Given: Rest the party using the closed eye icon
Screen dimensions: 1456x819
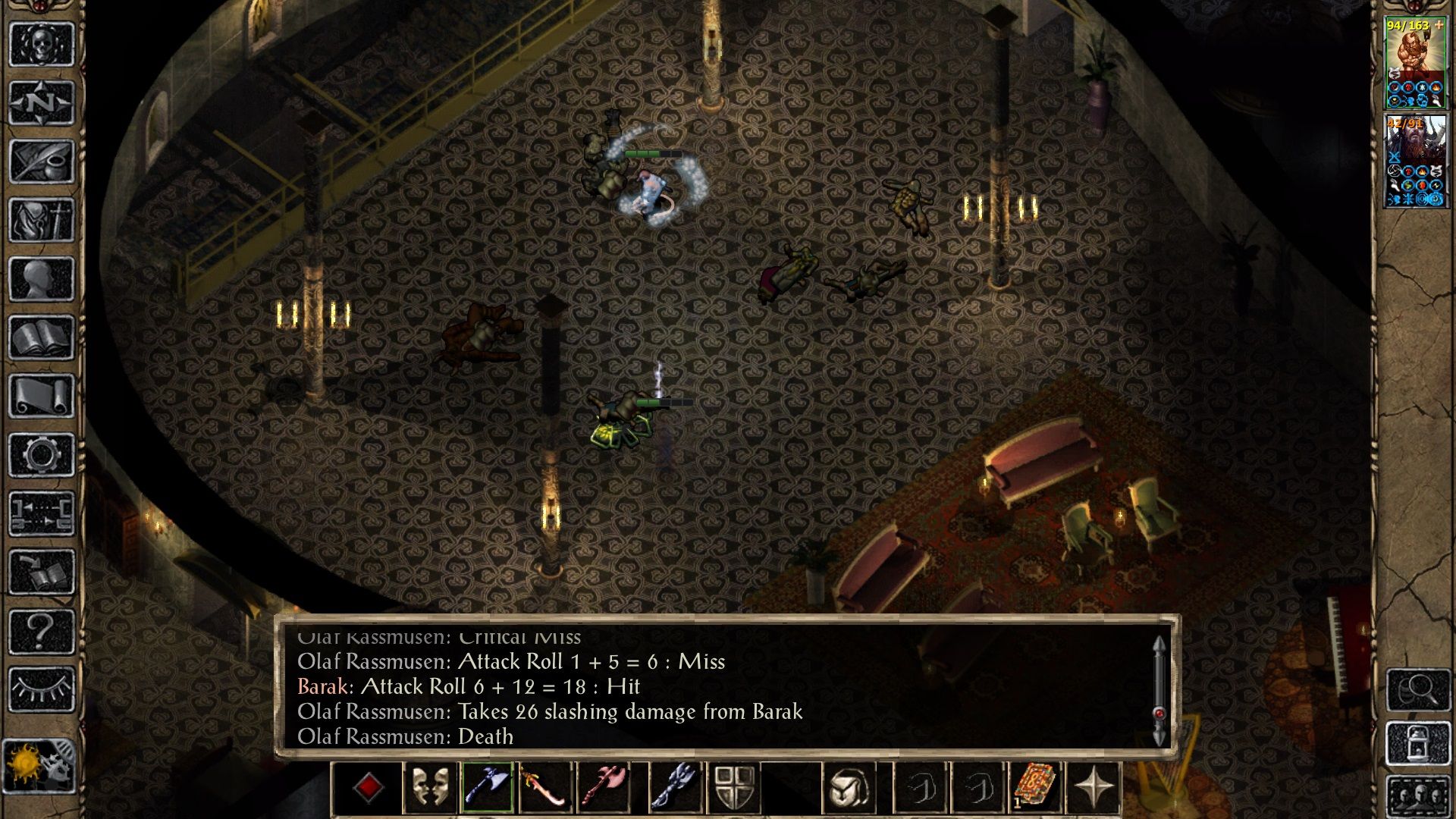Looking at the screenshot, I should pyautogui.click(x=42, y=689).
